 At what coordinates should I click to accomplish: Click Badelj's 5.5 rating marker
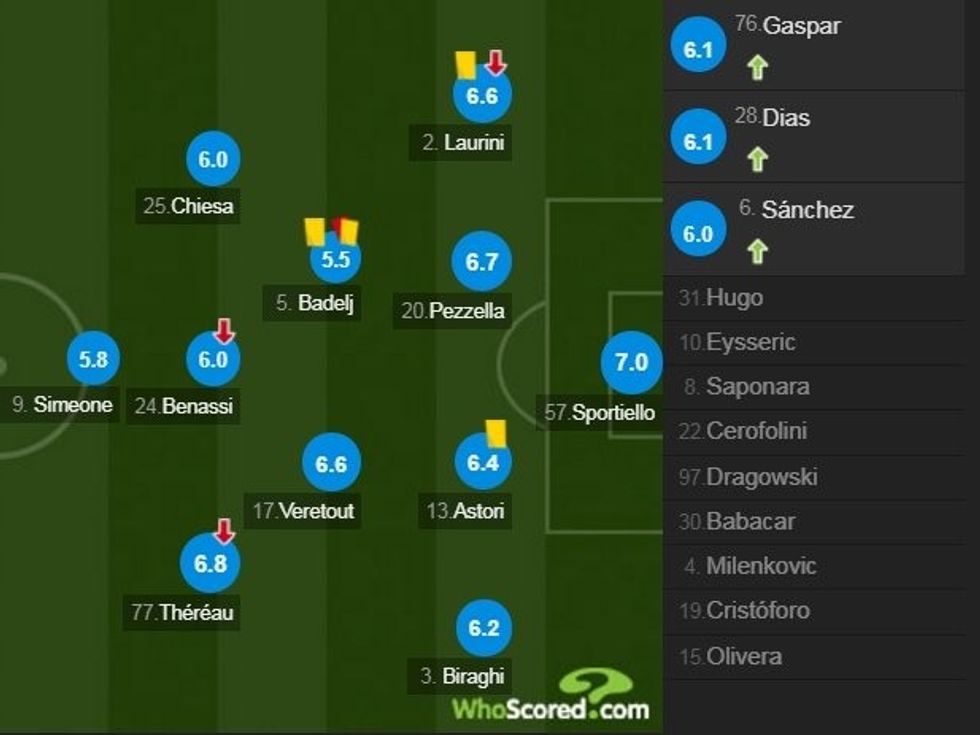coord(334,259)
